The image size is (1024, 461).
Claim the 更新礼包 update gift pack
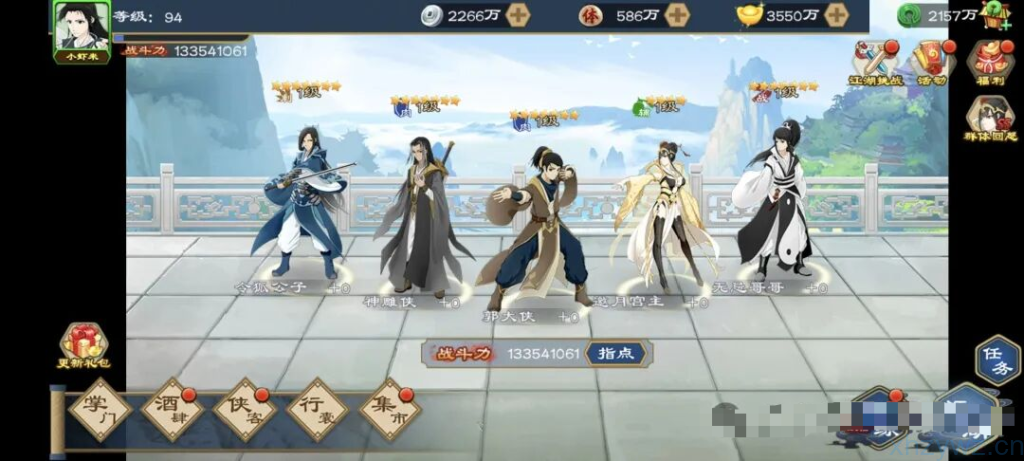84,346
